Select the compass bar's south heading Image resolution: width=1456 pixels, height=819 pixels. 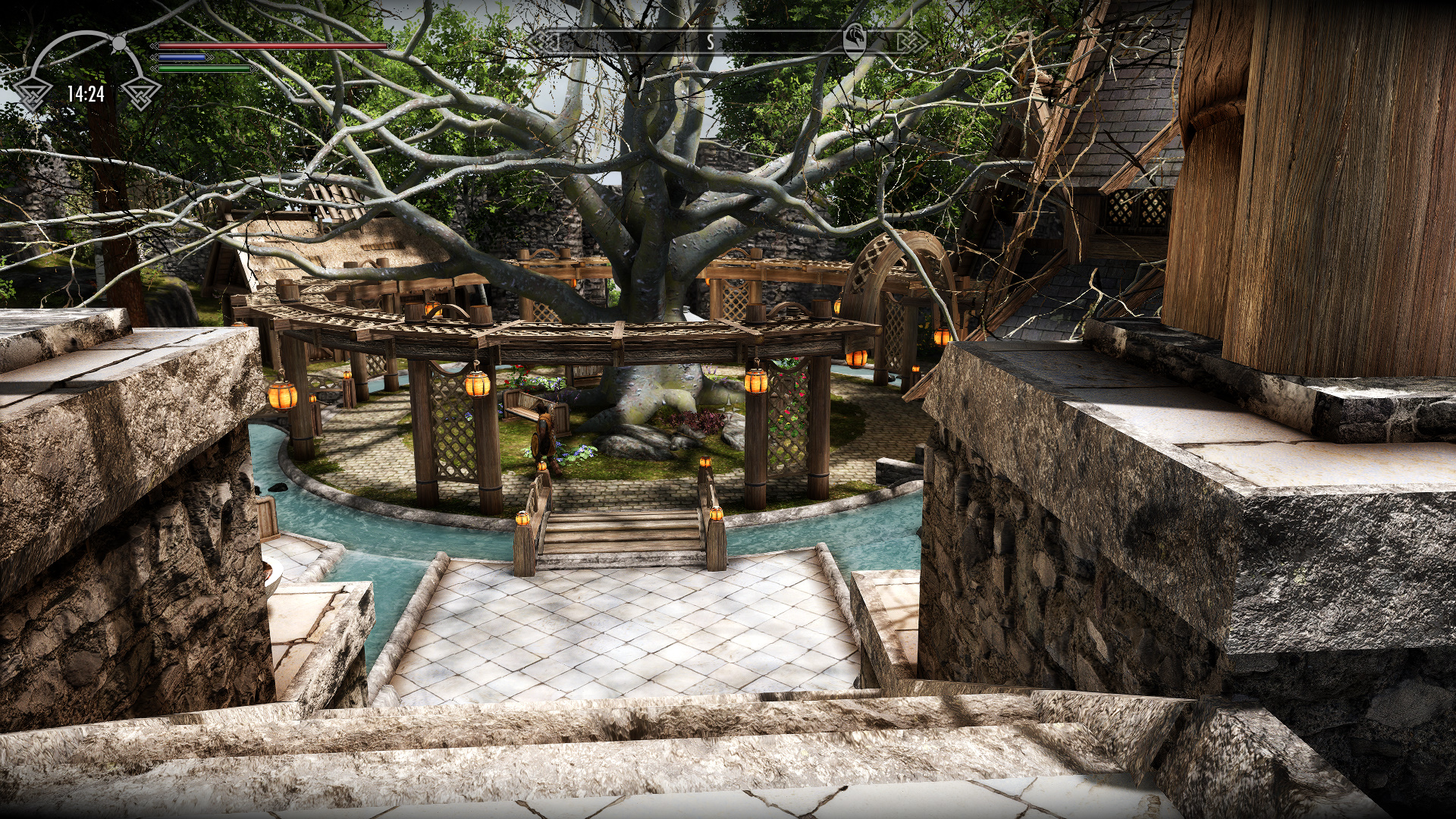pos(711,42)
